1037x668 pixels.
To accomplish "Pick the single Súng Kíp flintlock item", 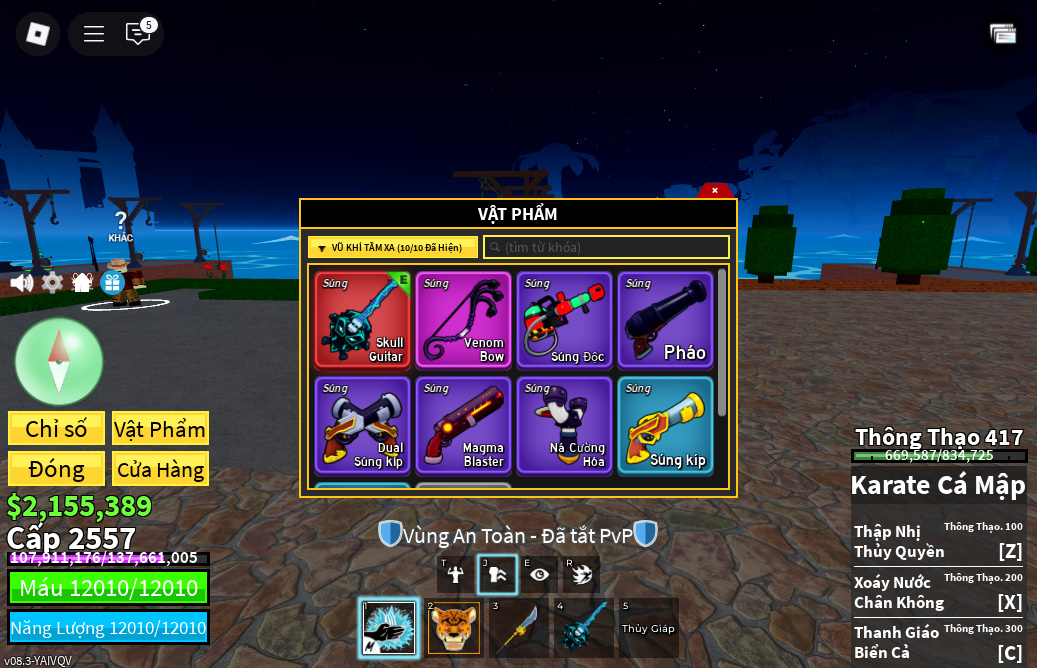I will click(x=666, y=425).
